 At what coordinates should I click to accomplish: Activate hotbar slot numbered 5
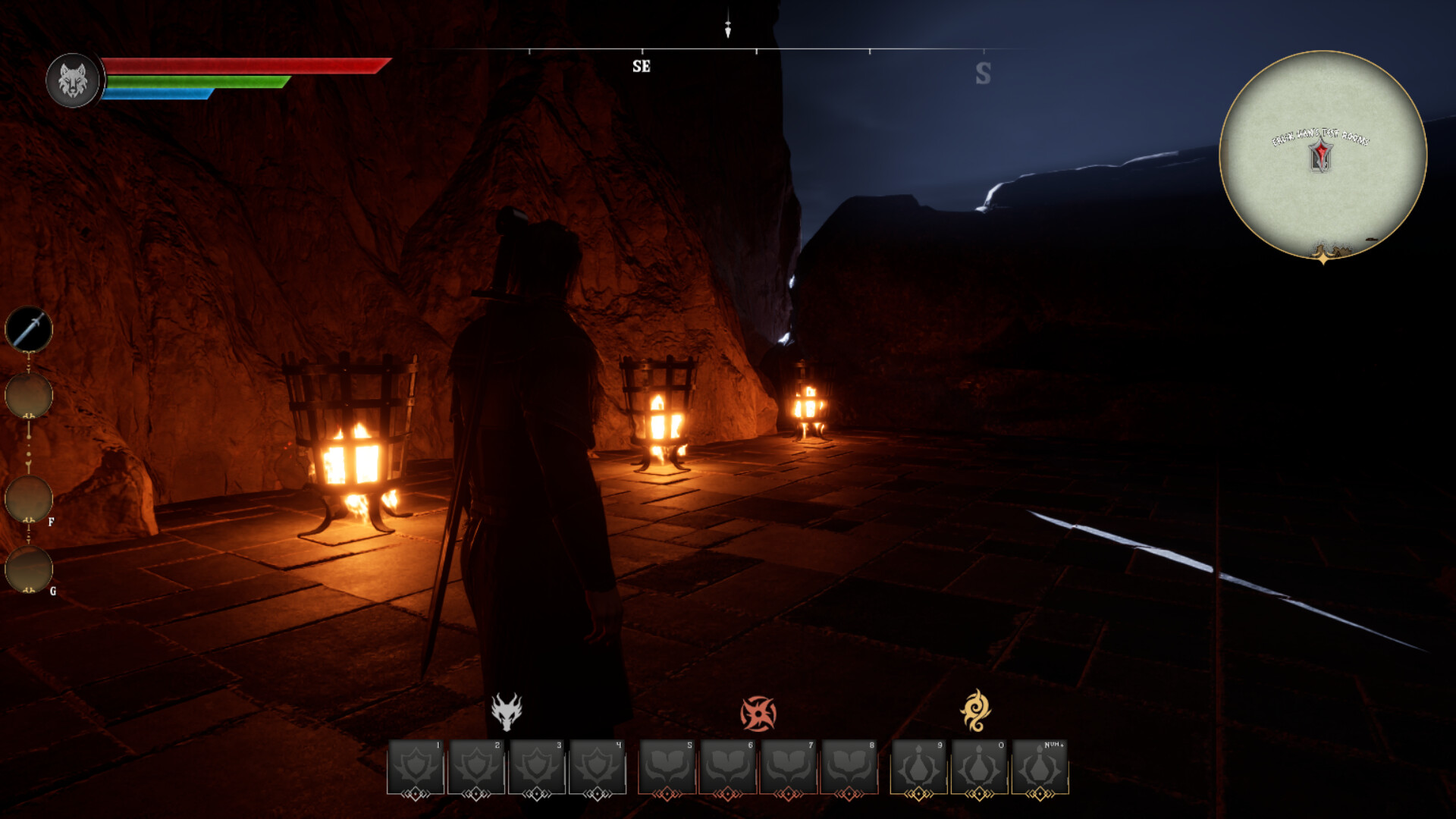[x=667, y=767]
